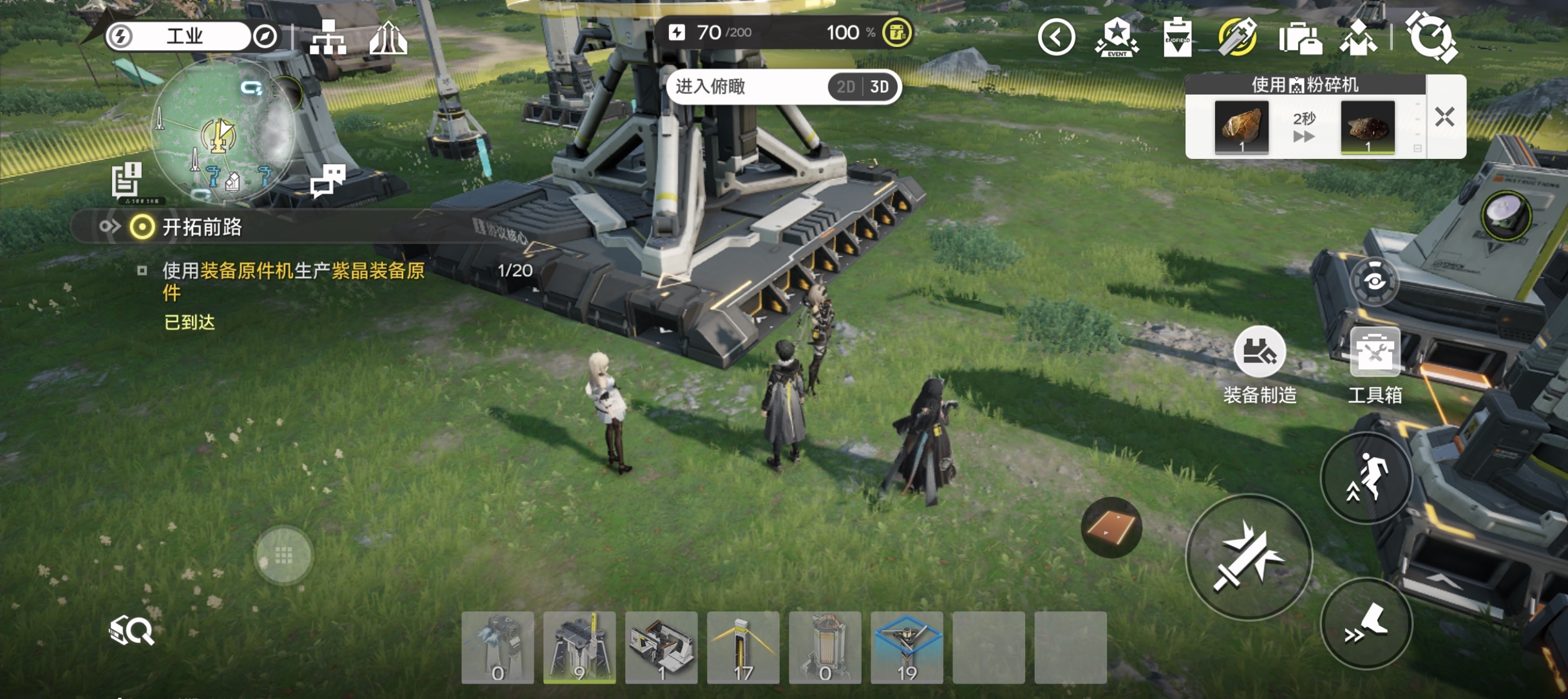Close the 粉碎机 recipe panel
The height and width of the screenshot is (699, 1568).
[x=1444, y=117]
